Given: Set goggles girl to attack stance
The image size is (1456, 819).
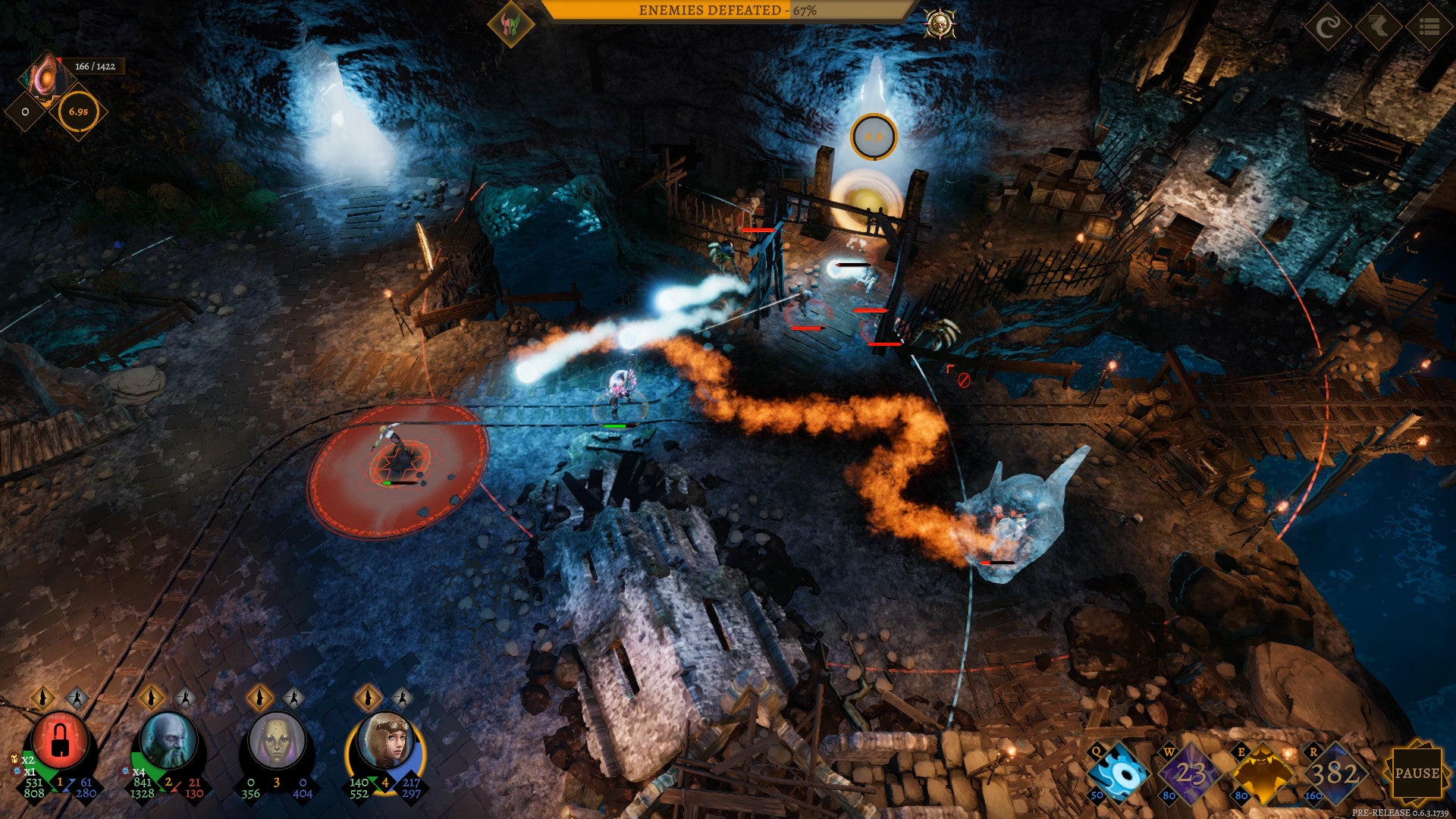Looking at the screenshot, I should (x=402, y=697).
